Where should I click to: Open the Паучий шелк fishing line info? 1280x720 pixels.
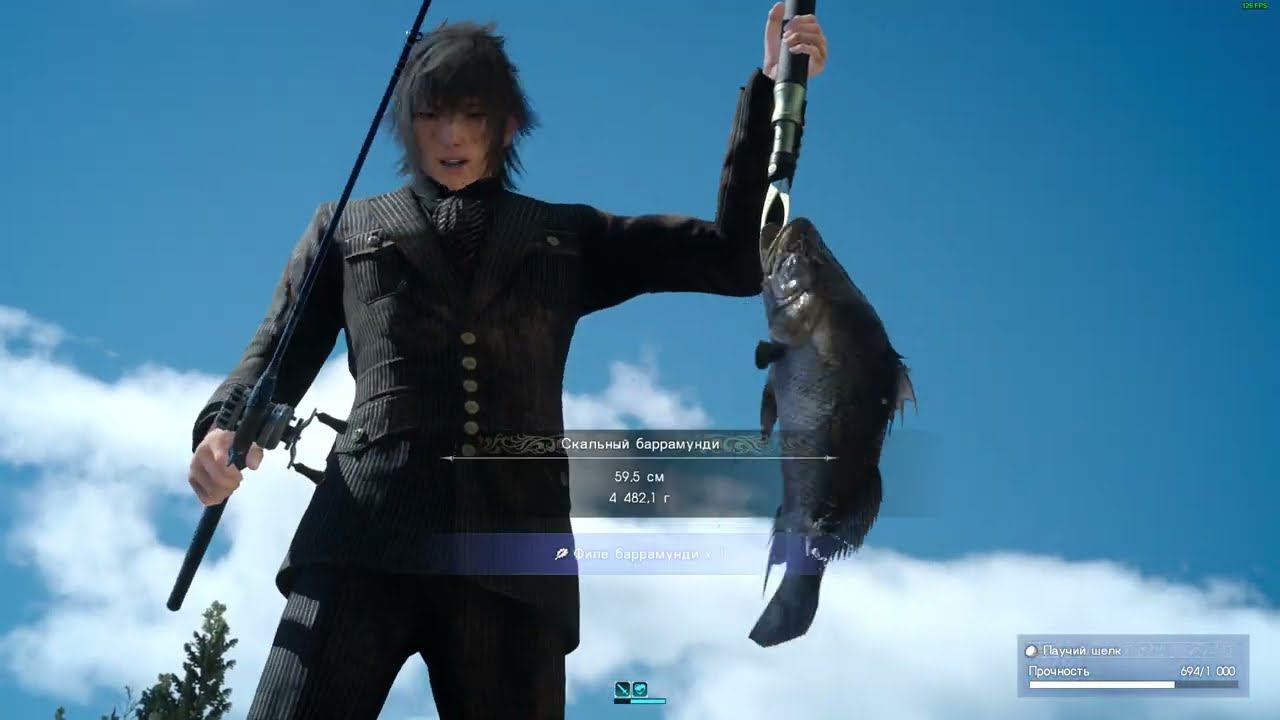[x=1078, y=651]
